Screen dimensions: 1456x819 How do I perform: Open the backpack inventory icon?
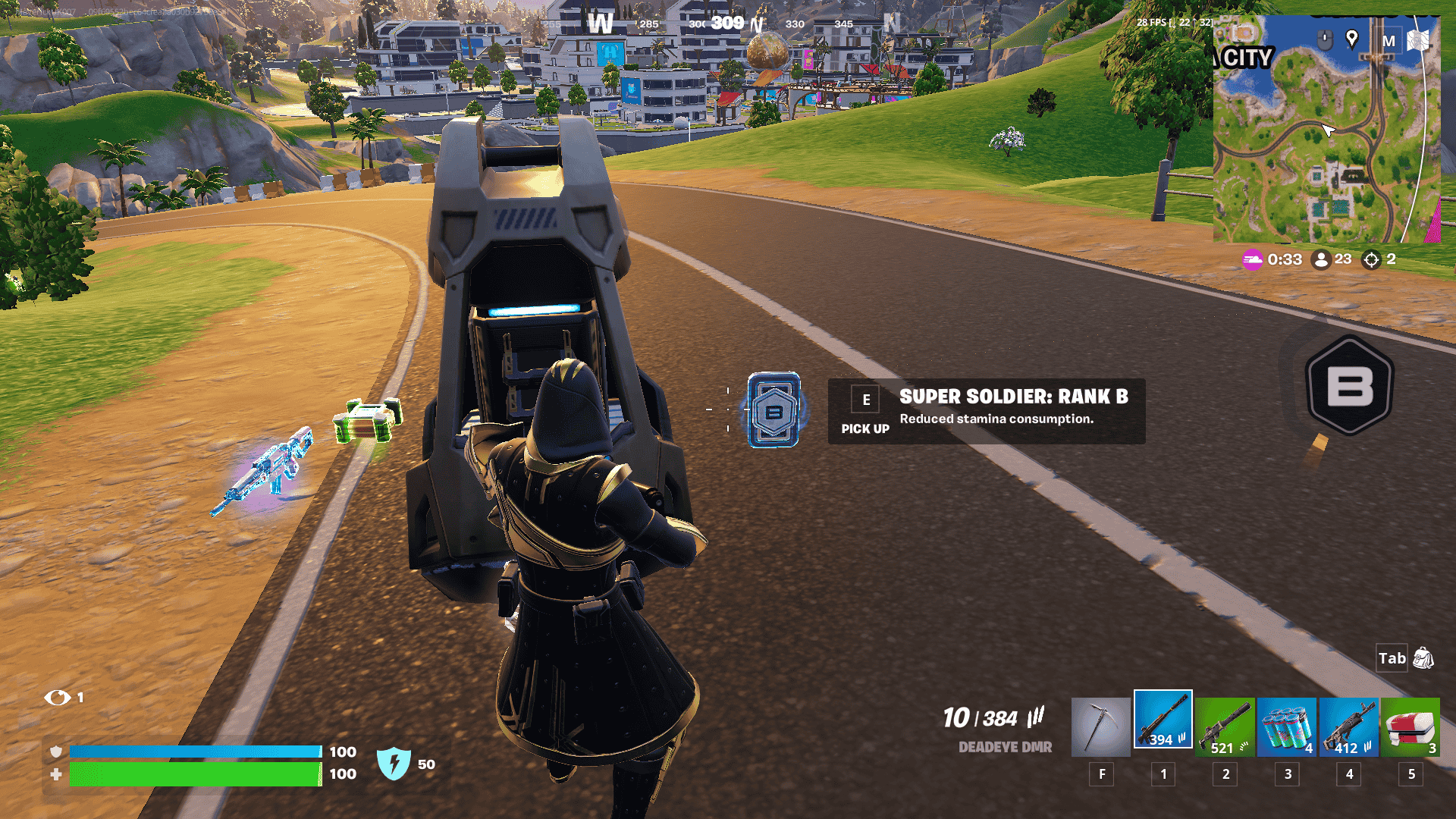coord(1423,658)
